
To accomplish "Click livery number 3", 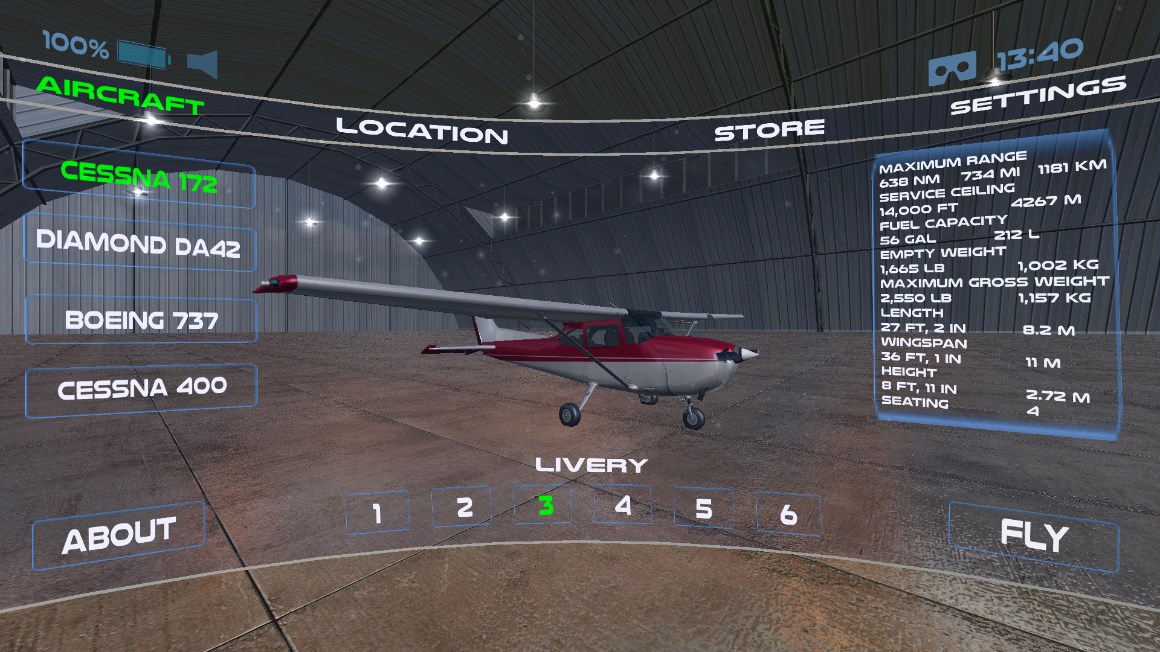I will (545, 505).
